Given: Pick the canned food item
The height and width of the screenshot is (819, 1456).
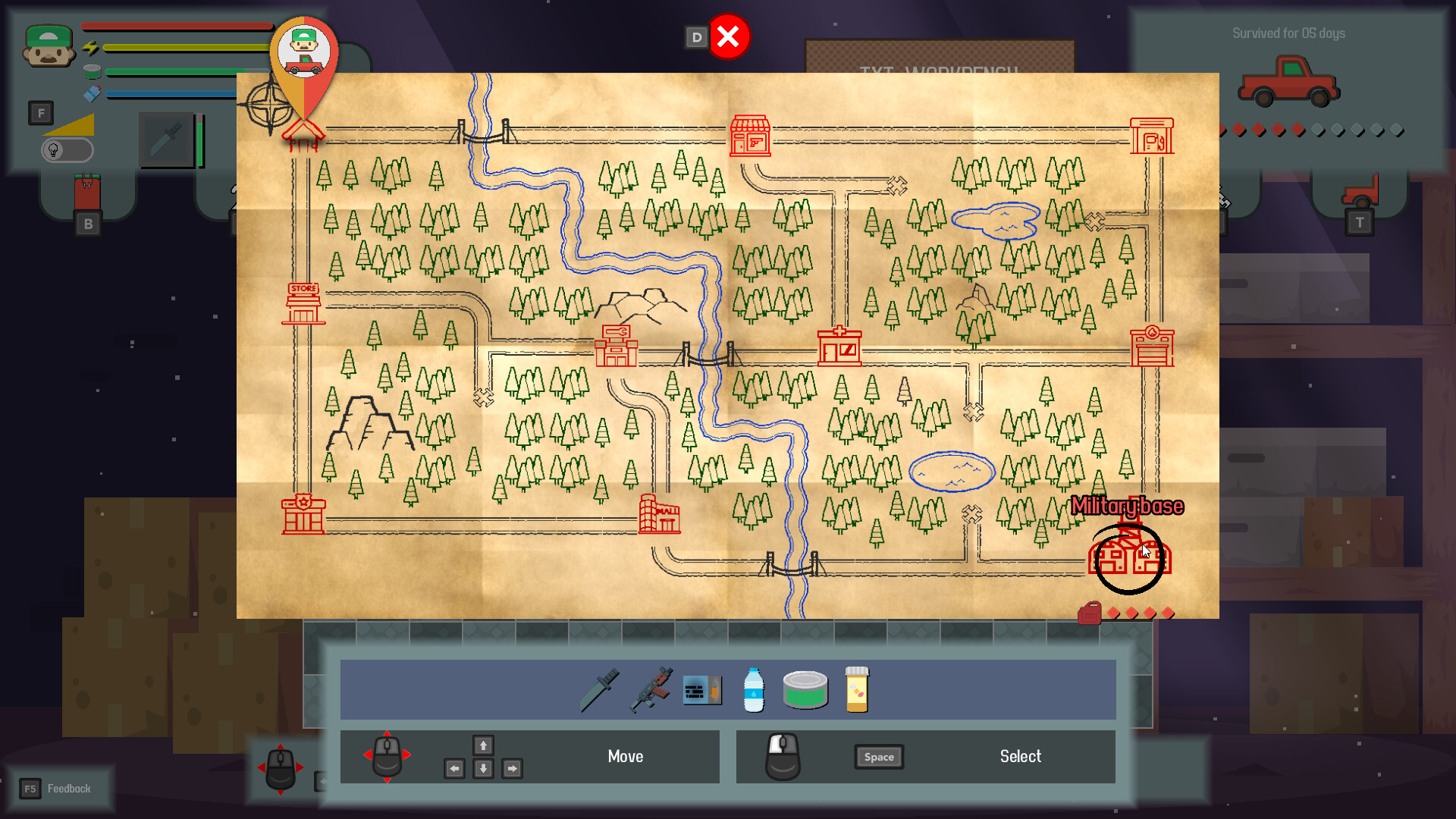Looking at the screenshot, I should click(x=805, y=690).
